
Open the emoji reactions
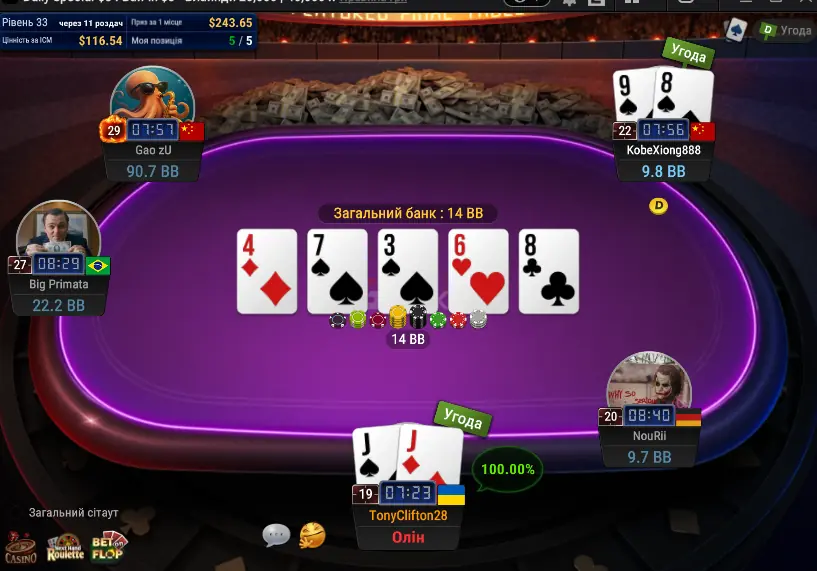pos(313,536)
